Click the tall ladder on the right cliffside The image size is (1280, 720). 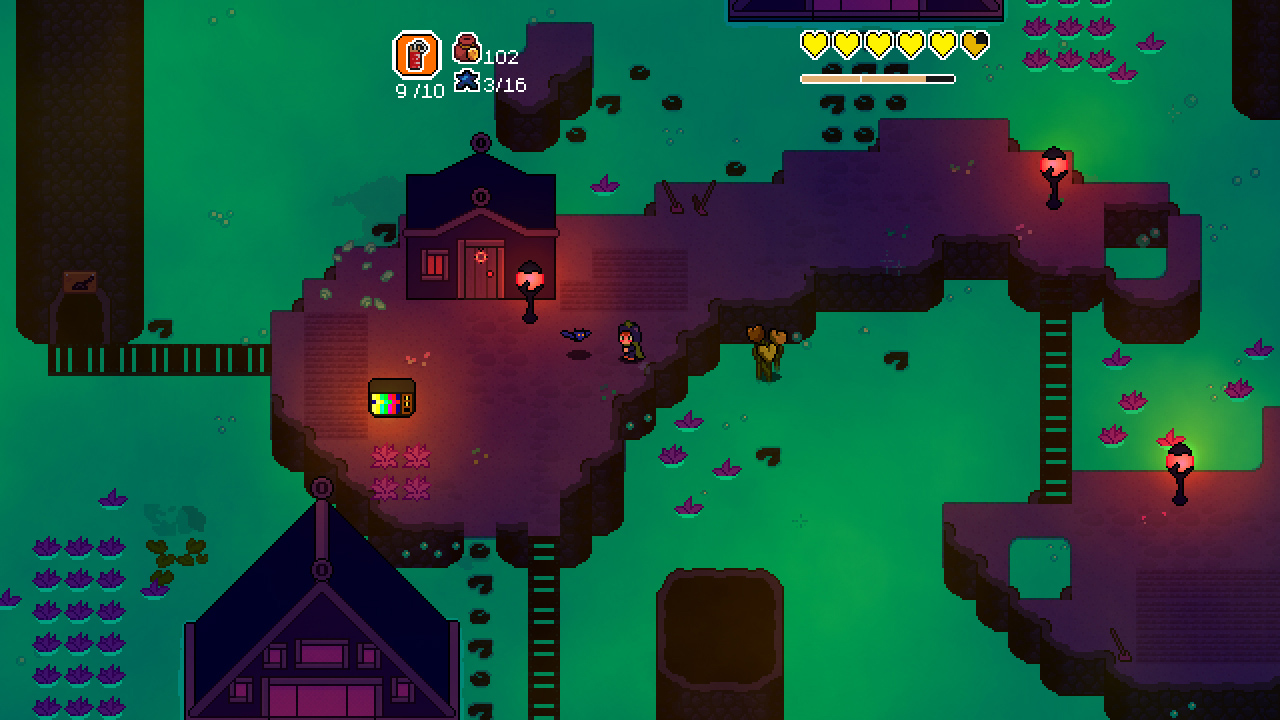(1052, 400)
